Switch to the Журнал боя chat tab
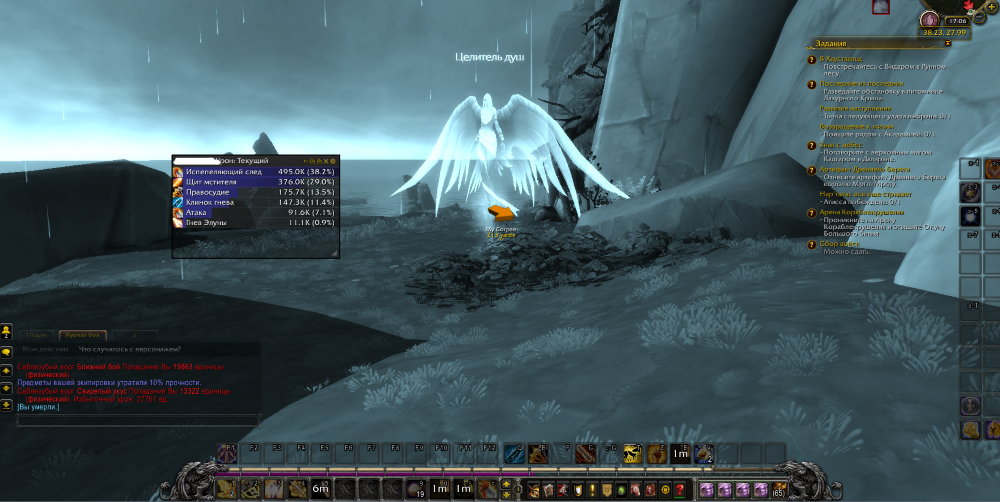The image size is (1000, 502). point(81,334)
